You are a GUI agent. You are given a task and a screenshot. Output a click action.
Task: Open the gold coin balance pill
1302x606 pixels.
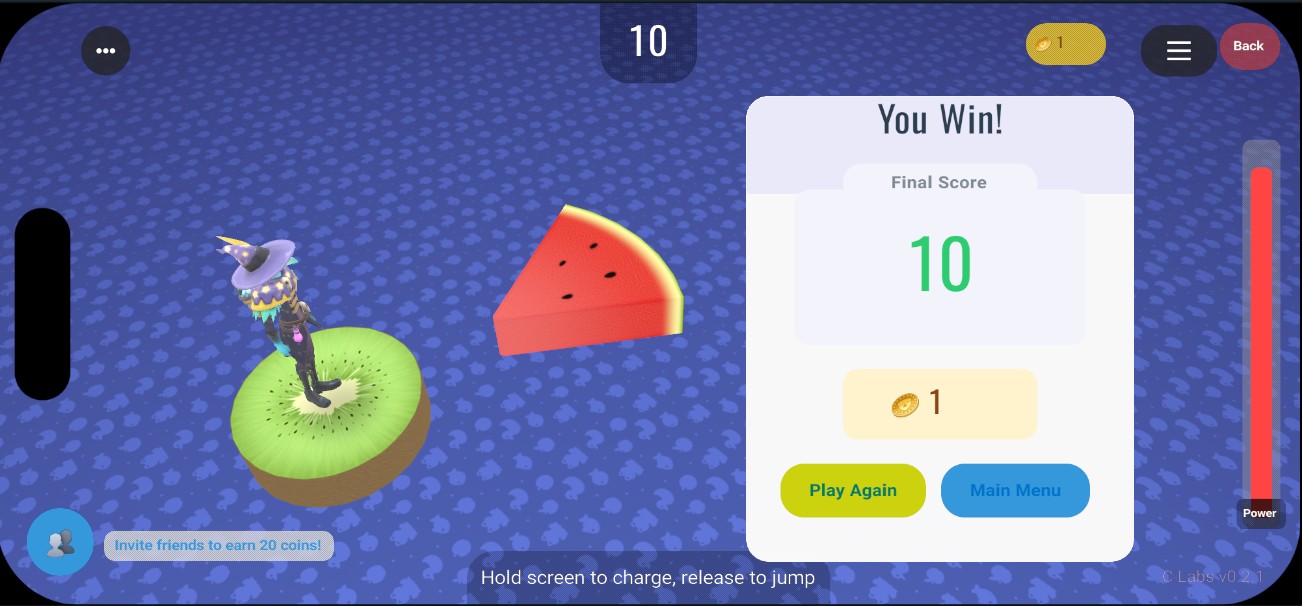click(1065, 44)
